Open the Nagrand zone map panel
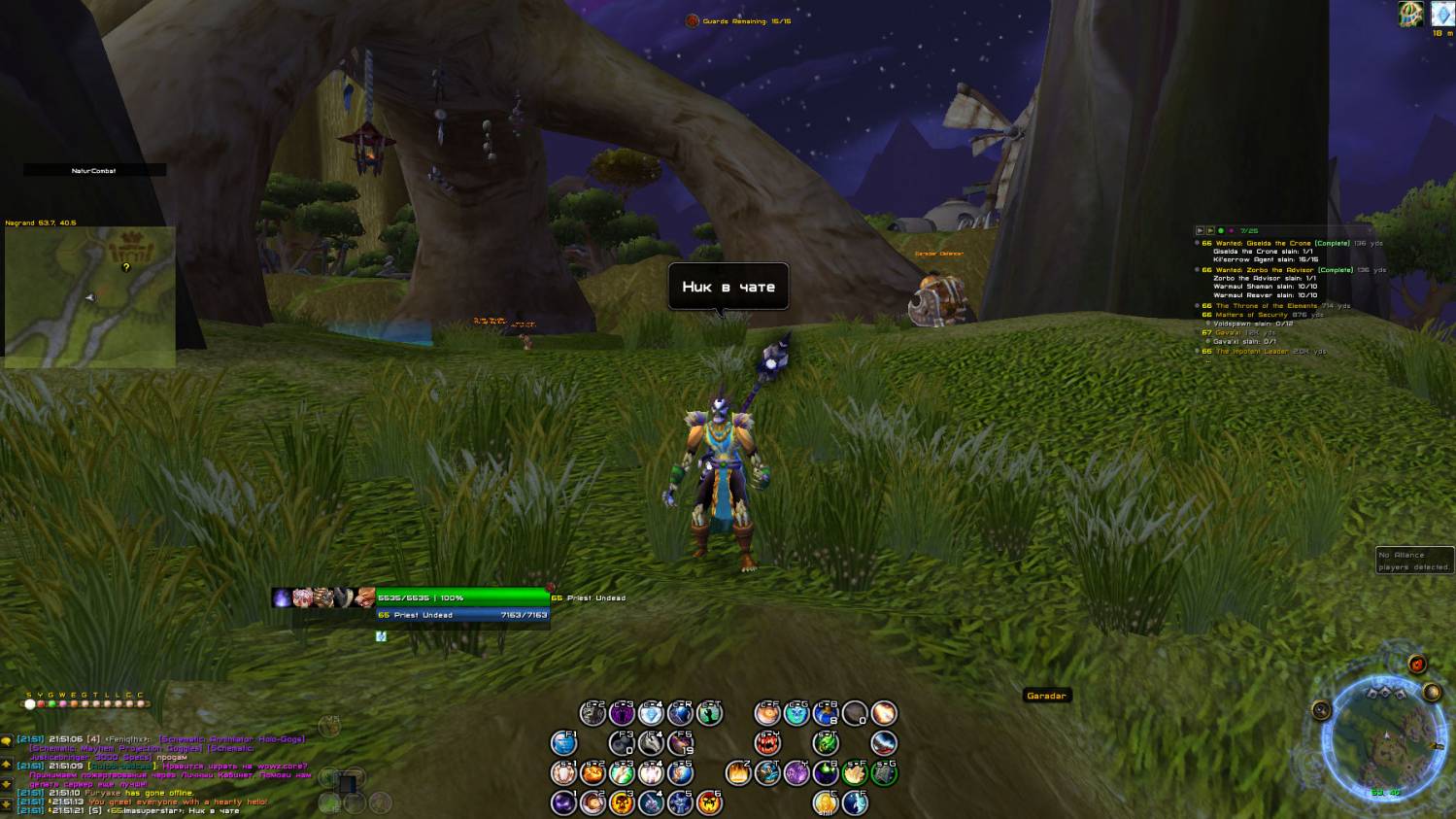 click(89, 296)
